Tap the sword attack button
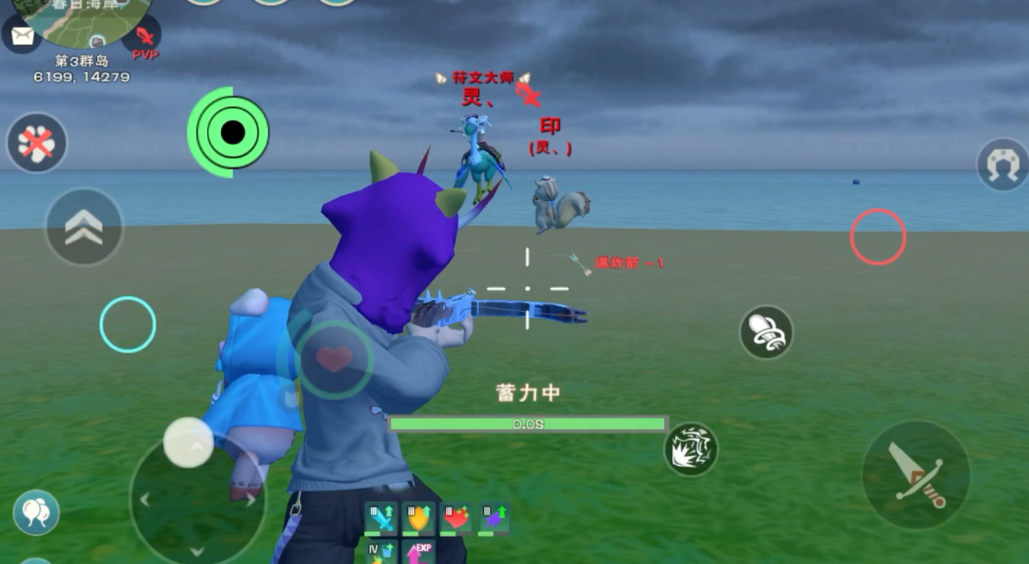This screenshot has width=1029, height=564. [916, 475]
